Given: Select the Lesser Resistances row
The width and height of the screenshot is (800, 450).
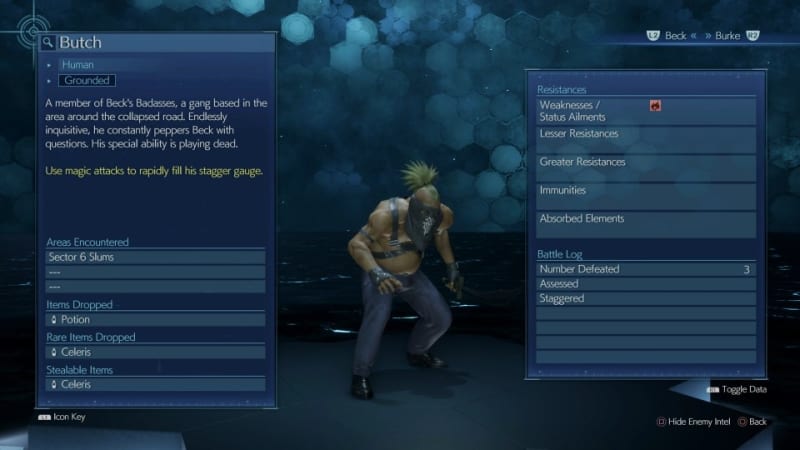Looking at the screenshot, I should (645, 139).
